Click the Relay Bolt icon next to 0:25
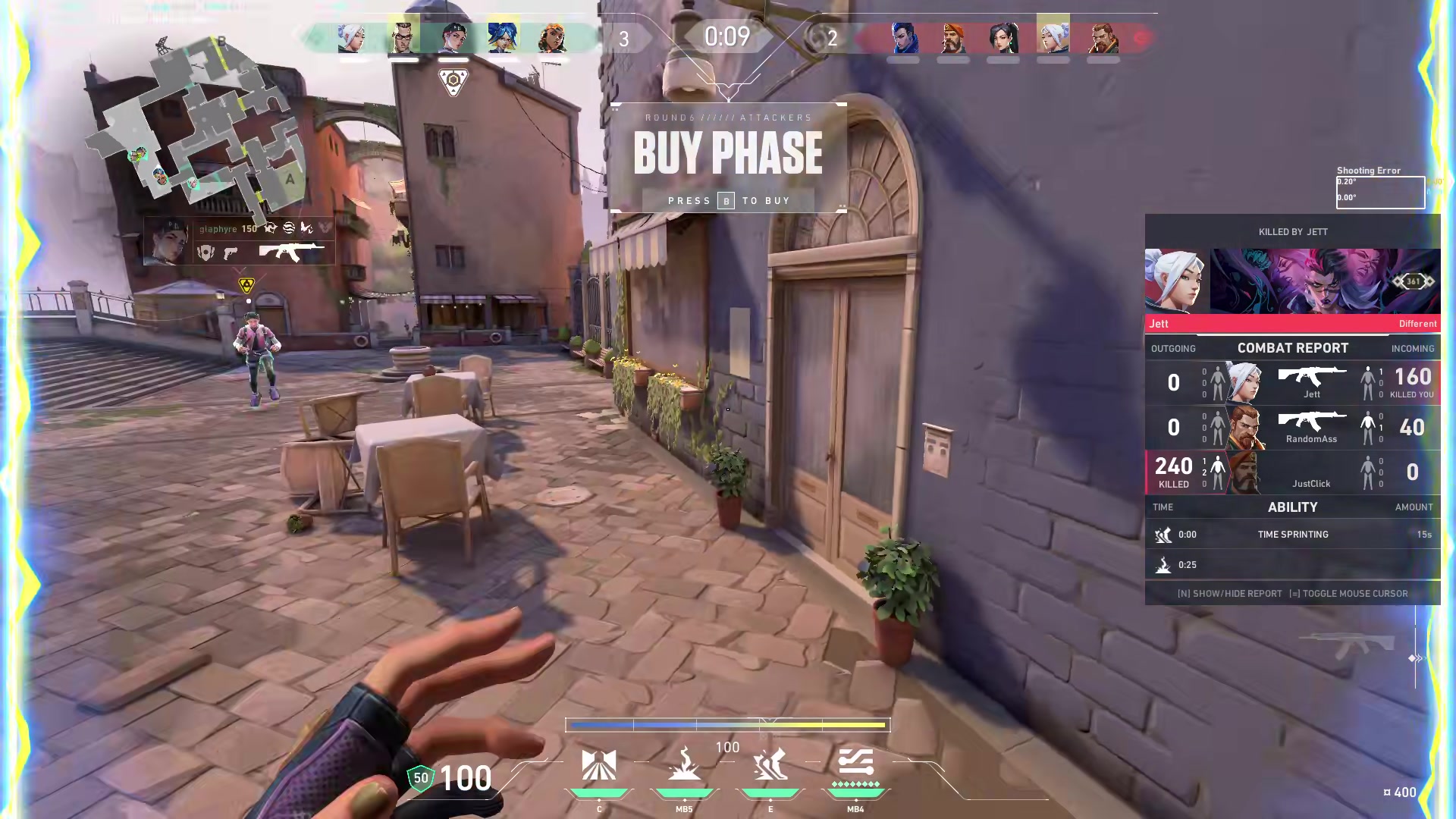1456x819 pixels. click(1163, 564)
